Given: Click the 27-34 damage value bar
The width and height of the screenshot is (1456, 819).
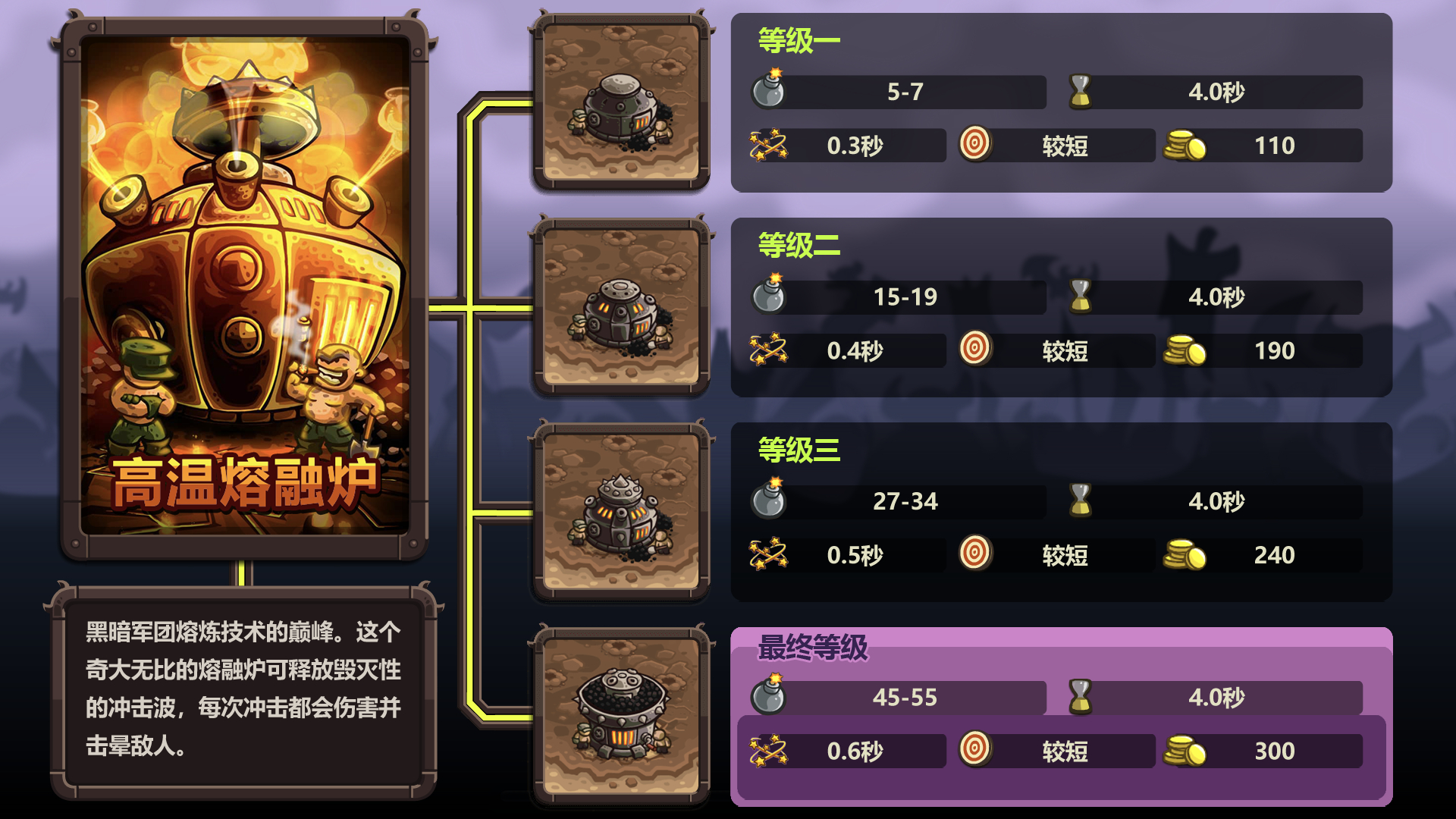Looking at the screenshot, I should 906,500.
